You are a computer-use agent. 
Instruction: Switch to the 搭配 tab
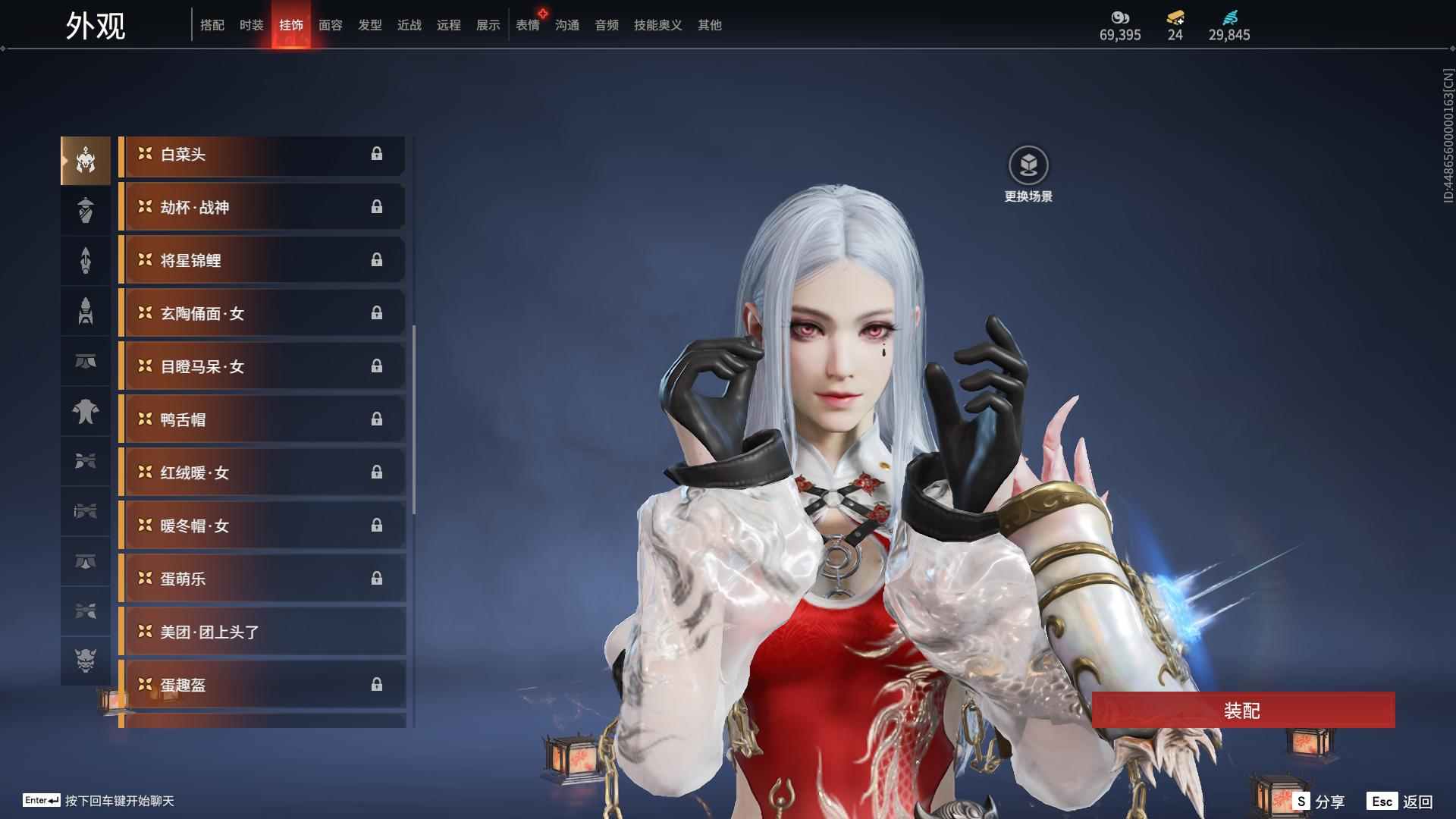click(212, 25)
